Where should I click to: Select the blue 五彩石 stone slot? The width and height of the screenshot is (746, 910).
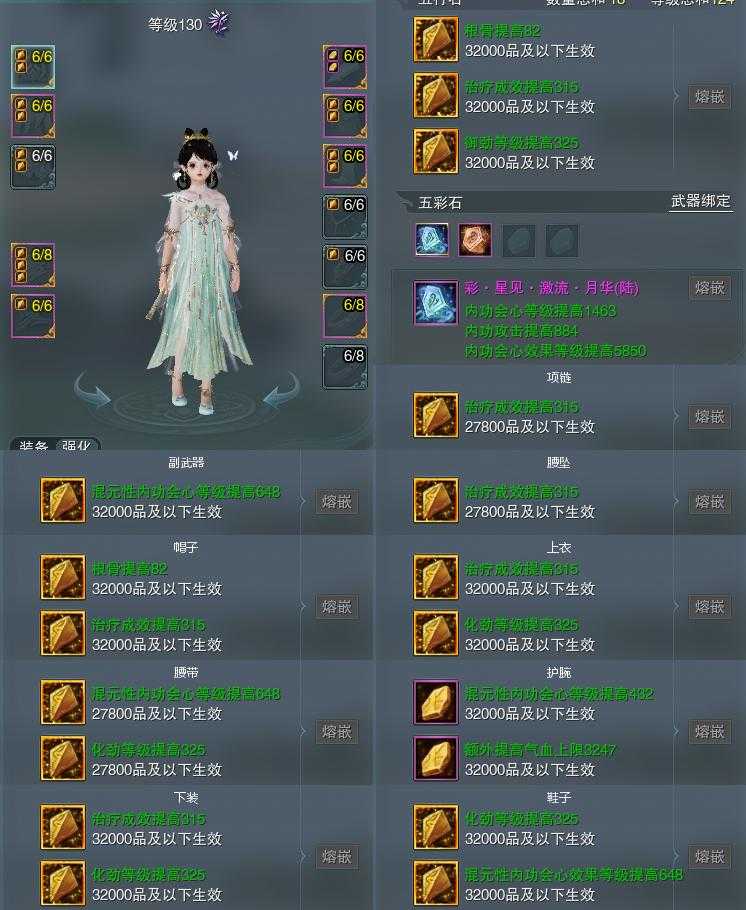[x=432, y=240]
